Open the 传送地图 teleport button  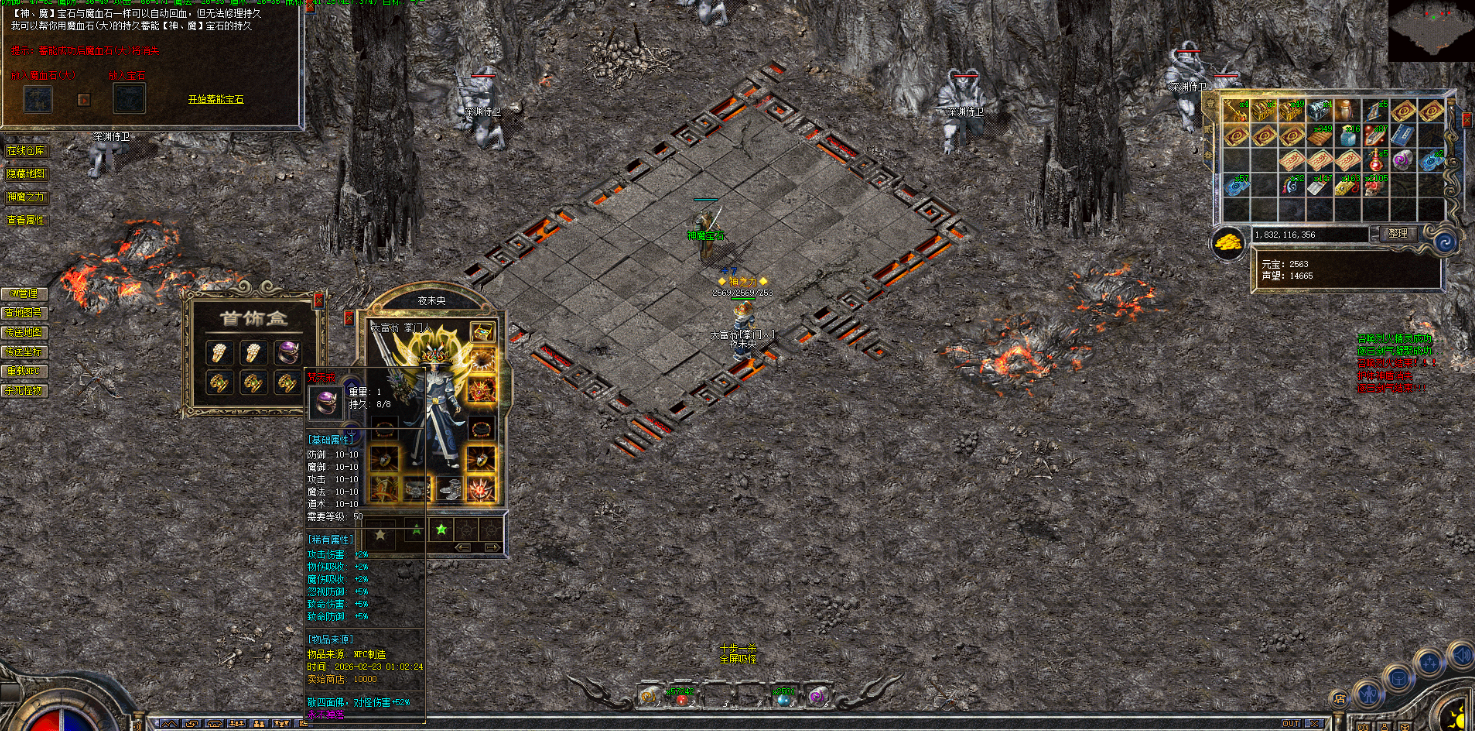click(24, 332)
